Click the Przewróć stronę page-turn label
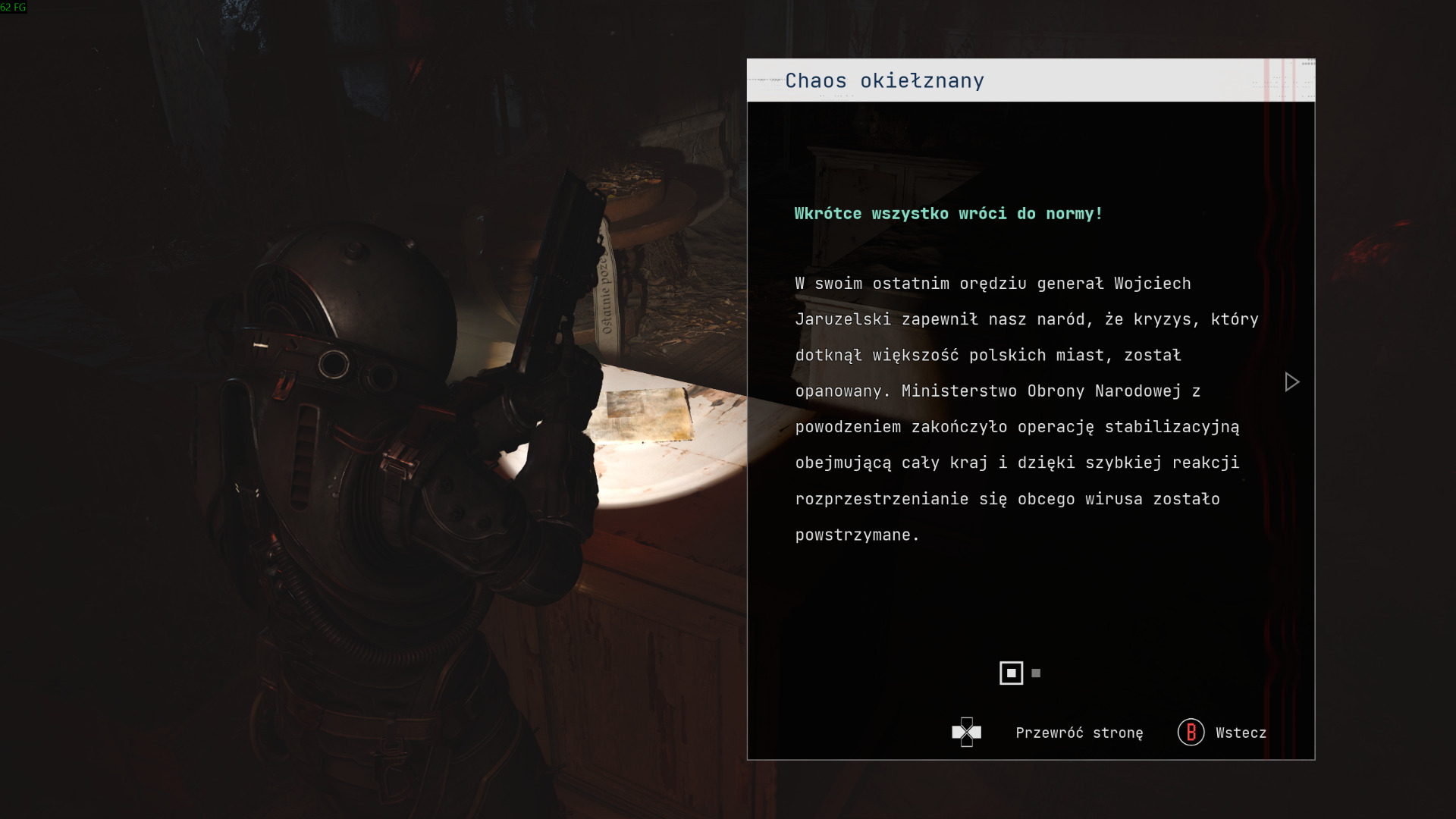 click(1078, 733)
